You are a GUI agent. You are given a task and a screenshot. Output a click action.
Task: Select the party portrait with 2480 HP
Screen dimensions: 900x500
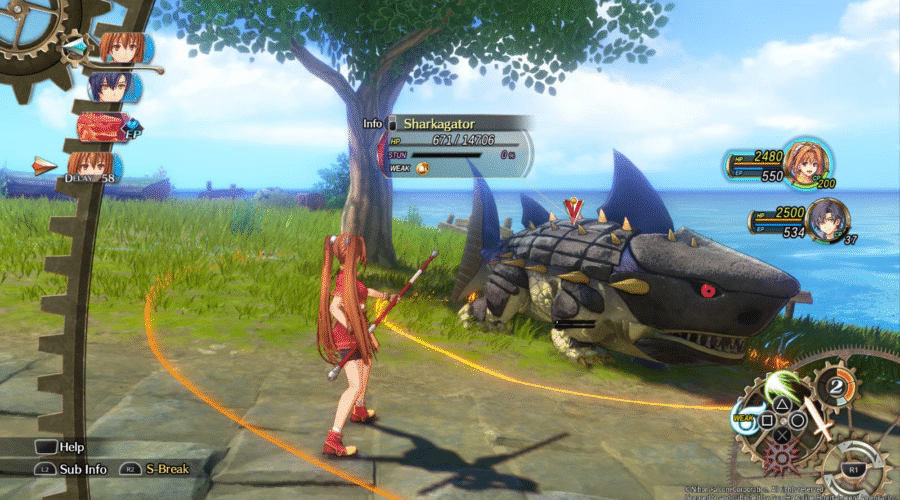pyautogui.click(x=806, y=161)
